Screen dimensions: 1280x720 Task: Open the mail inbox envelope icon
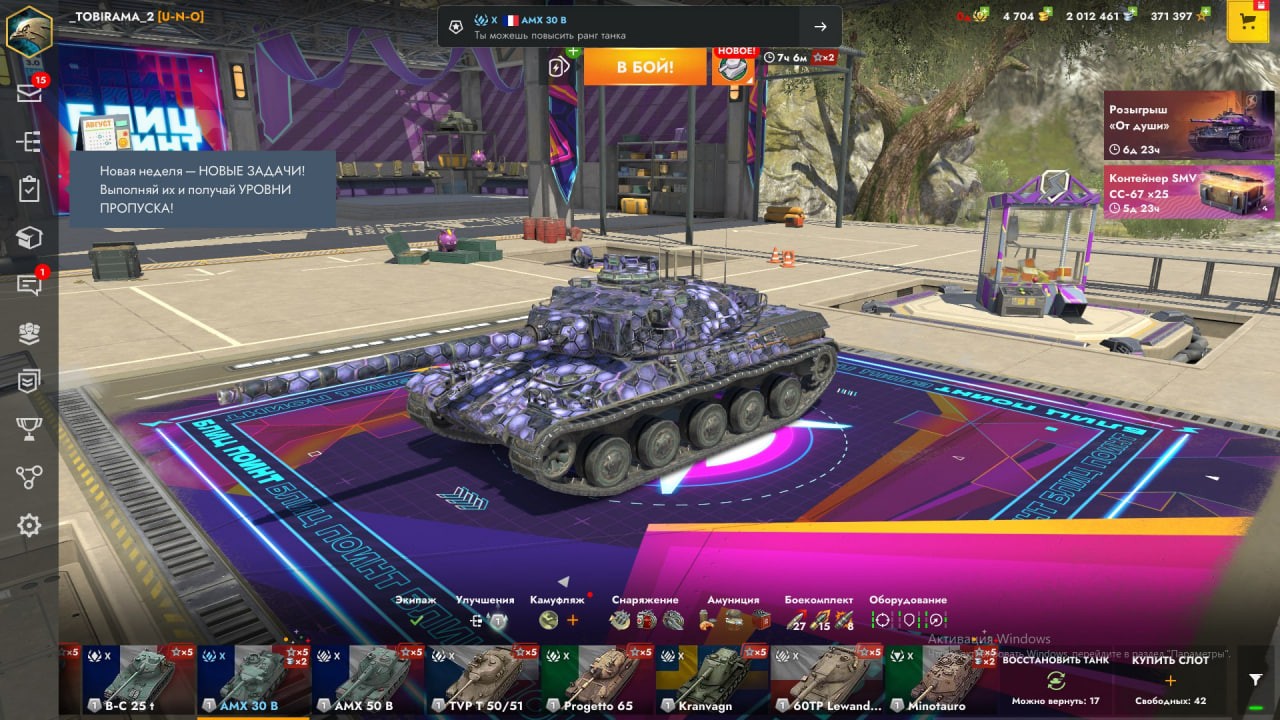(x=29, y=93)
